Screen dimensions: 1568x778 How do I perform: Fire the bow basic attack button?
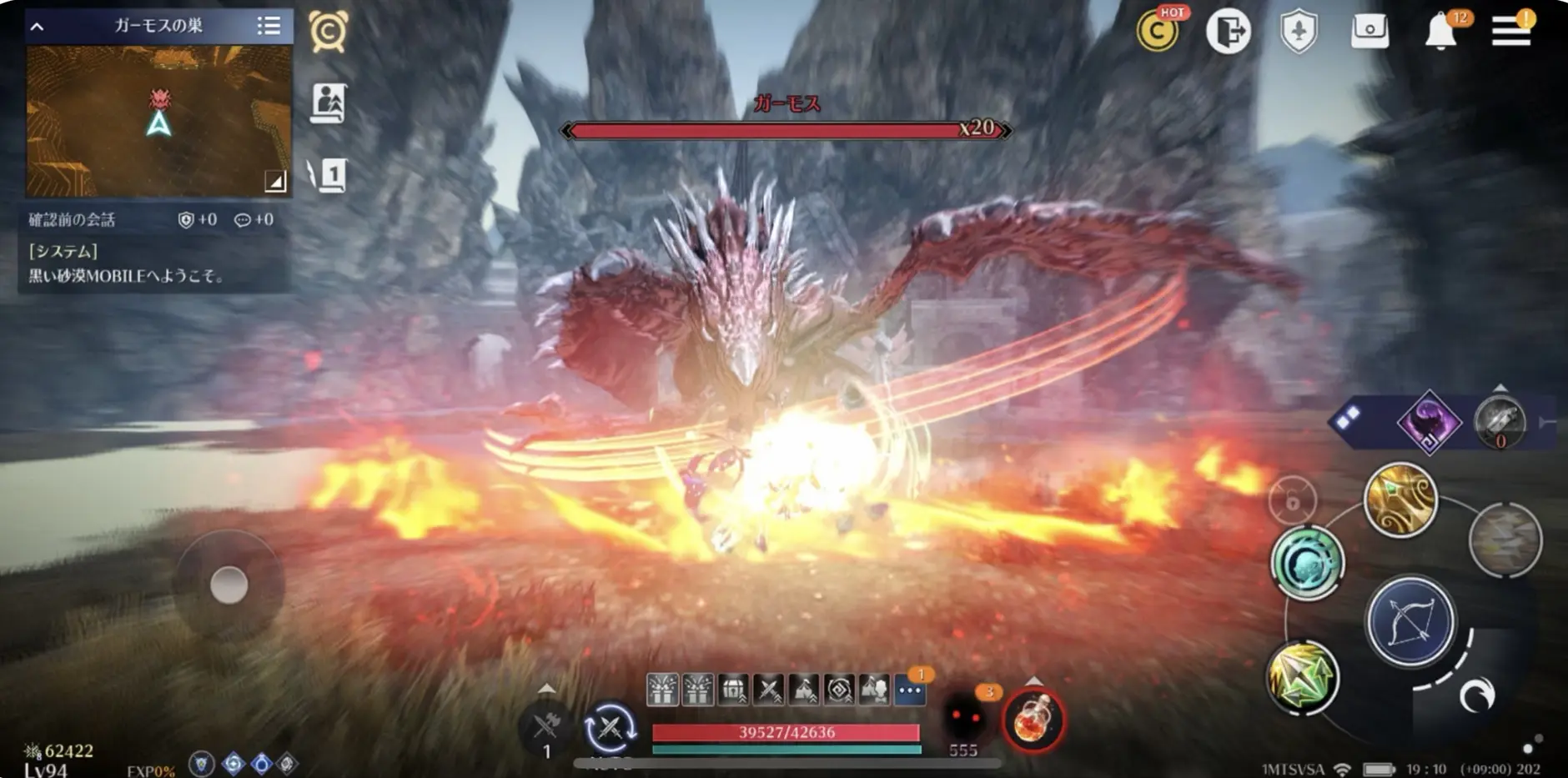click(x=1410, y=622)
